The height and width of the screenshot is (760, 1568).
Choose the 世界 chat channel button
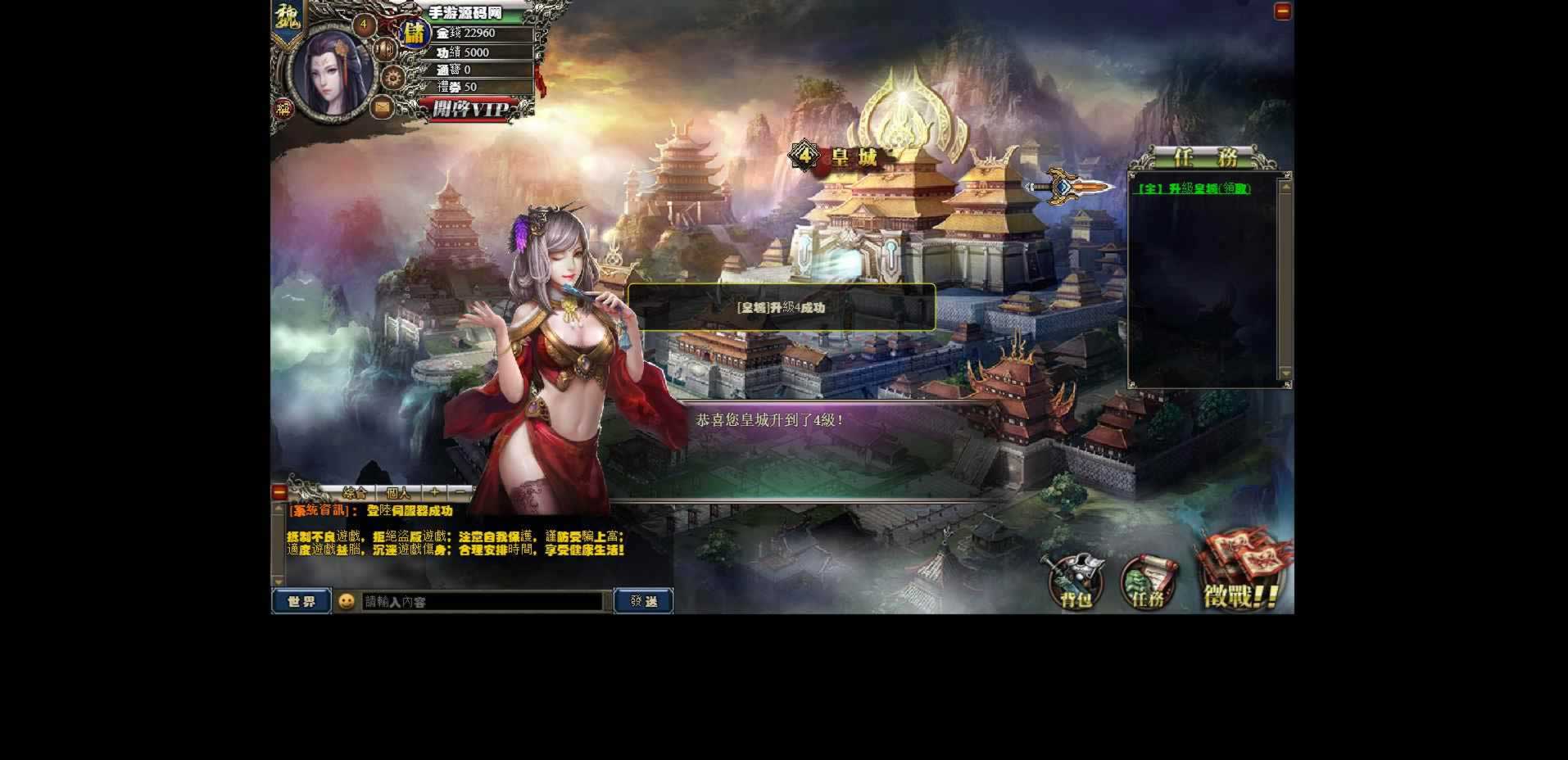click(301, 601)
